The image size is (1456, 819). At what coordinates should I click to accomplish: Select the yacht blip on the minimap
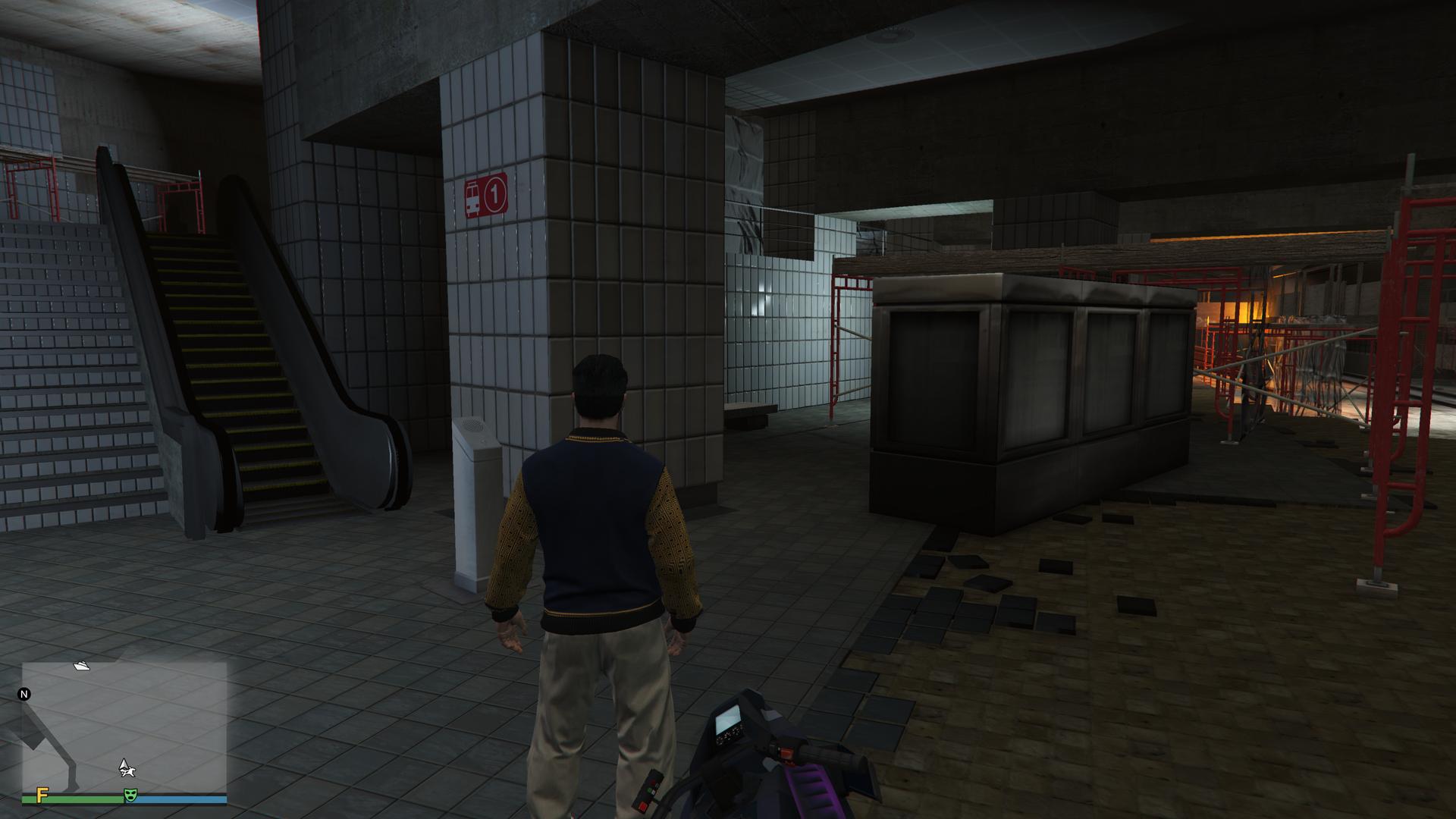tap(82, 666)
